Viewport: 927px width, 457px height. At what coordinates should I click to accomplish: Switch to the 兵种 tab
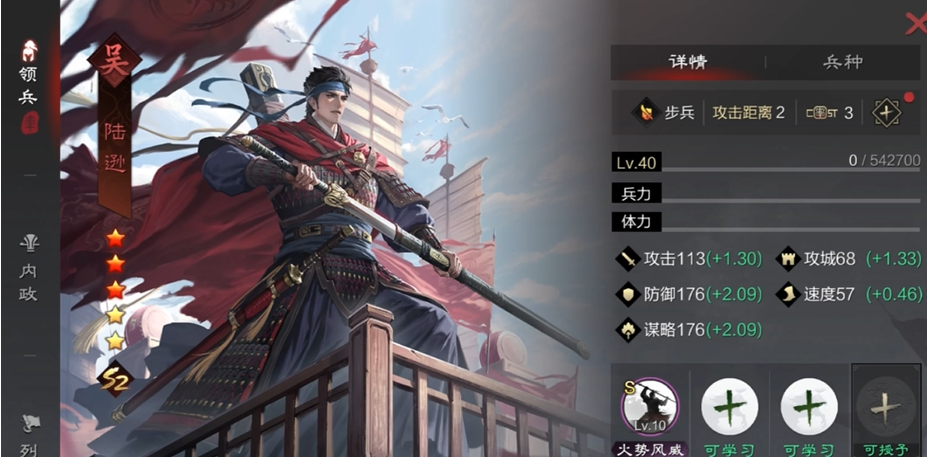pos(842,62)
